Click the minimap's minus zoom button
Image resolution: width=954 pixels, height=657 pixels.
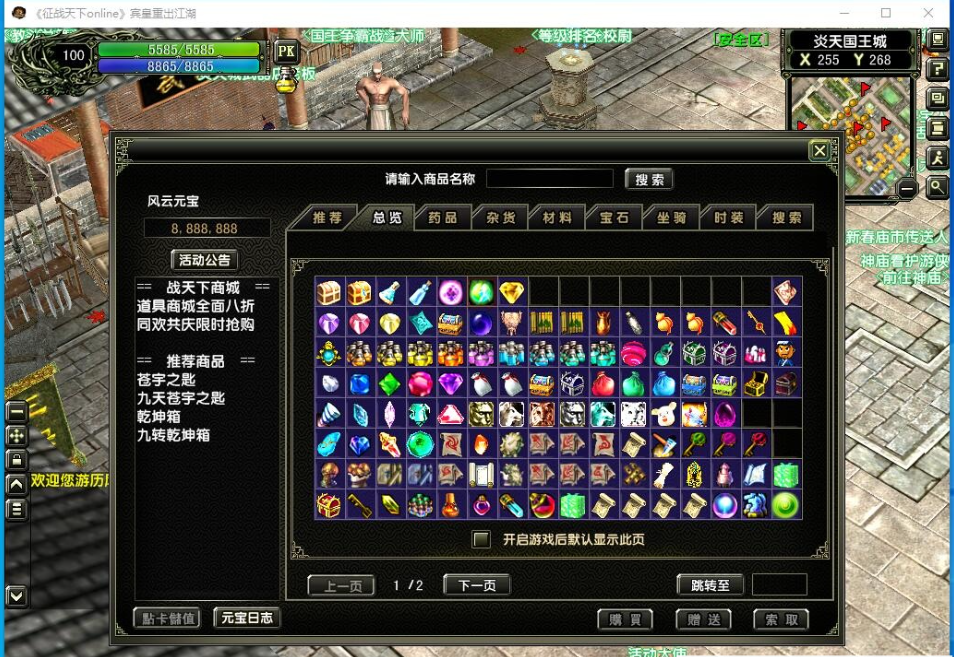pos(907,188)
